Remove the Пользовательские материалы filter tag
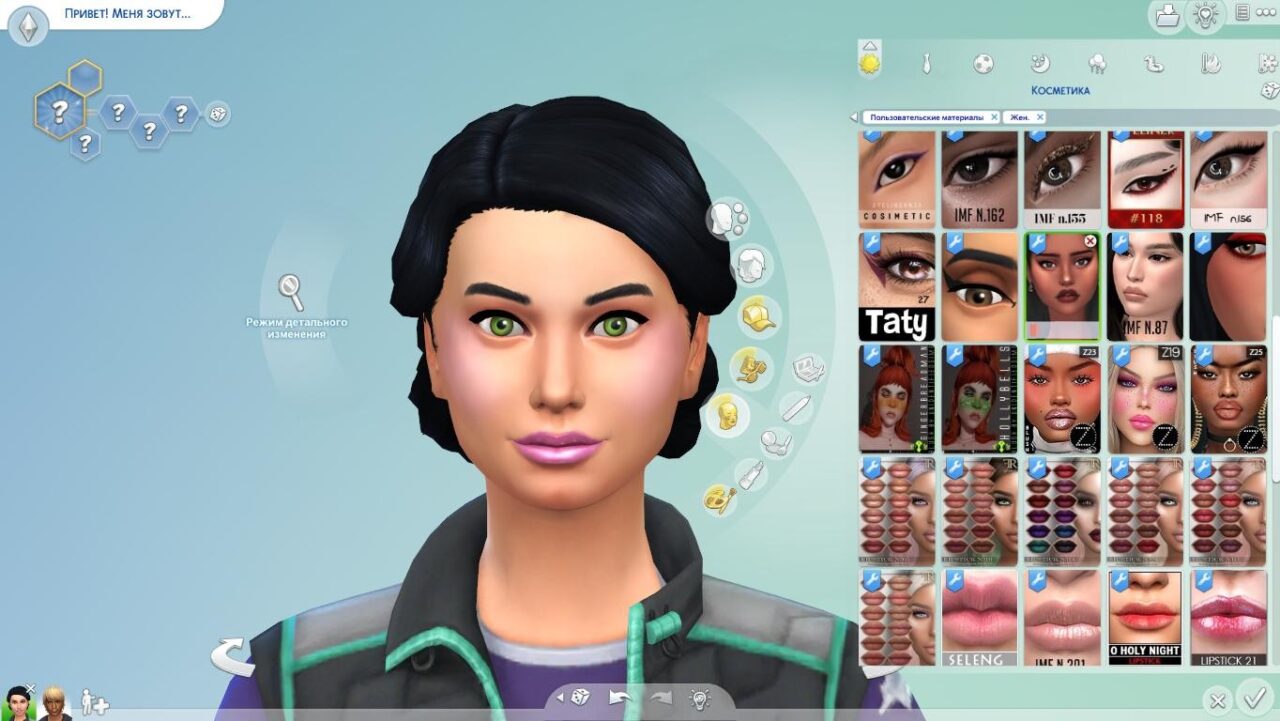This screenshot has height=721, width=1280. pos(994,117)
